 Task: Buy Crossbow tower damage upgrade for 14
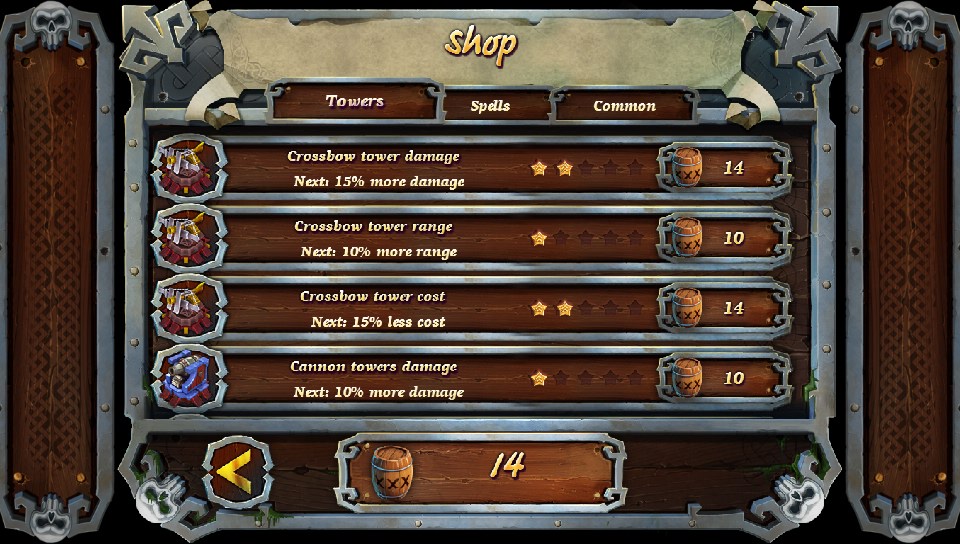click(x=724, y=168)
